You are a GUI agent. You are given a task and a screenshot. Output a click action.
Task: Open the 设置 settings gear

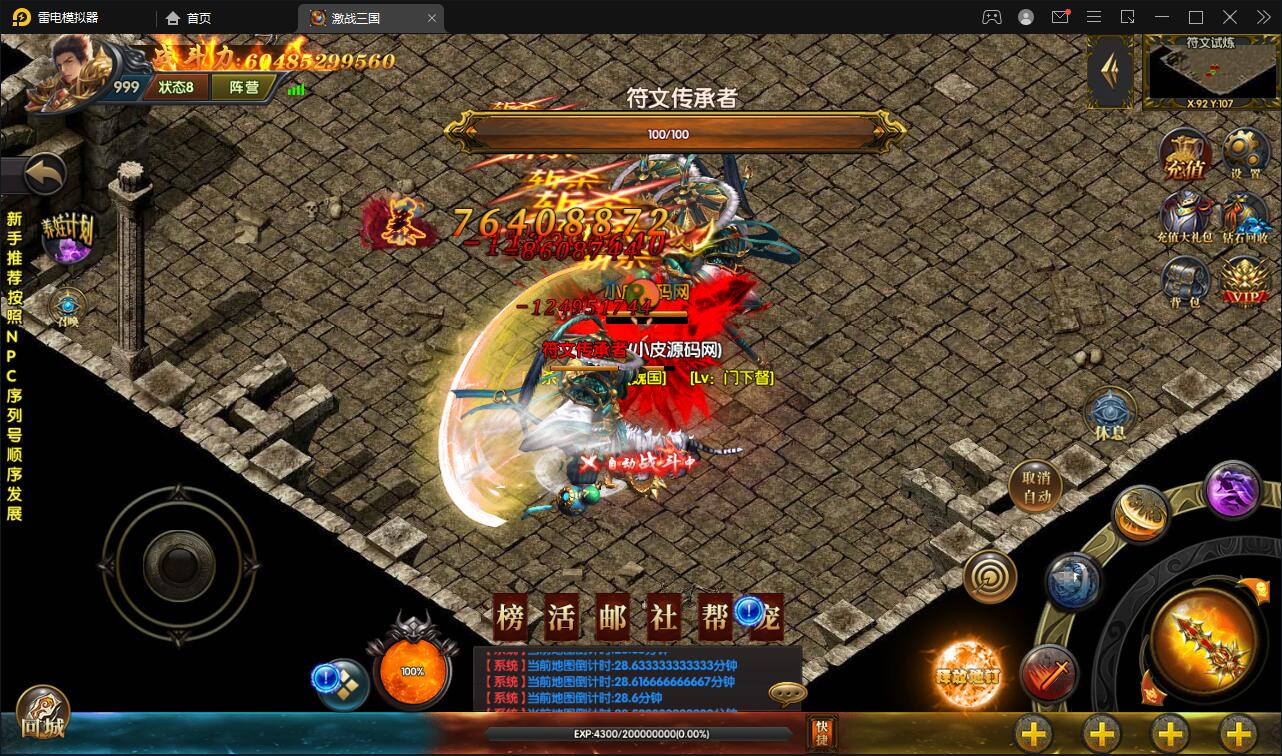[1245, 155]
